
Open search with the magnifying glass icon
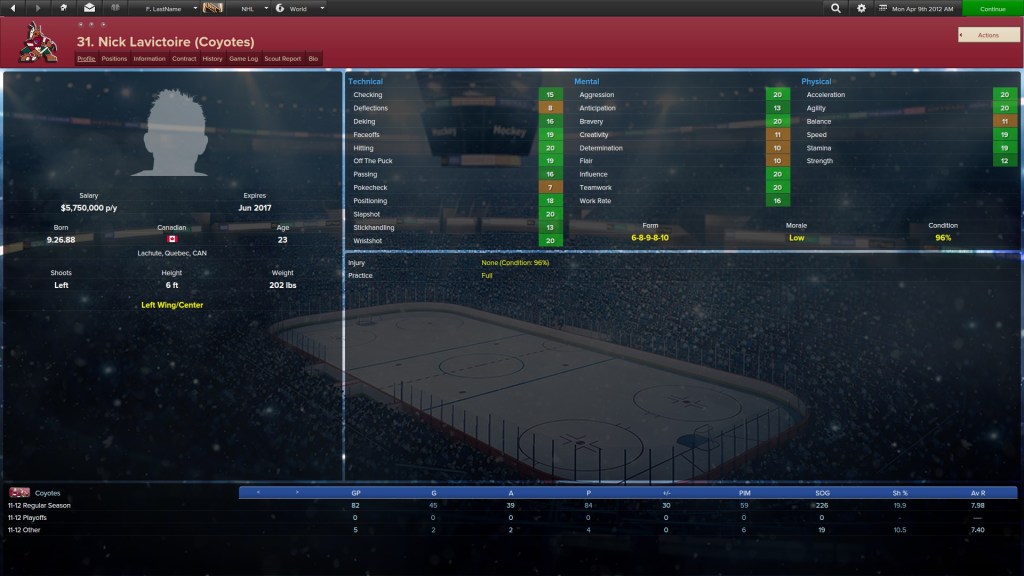(x=836, y=8)
